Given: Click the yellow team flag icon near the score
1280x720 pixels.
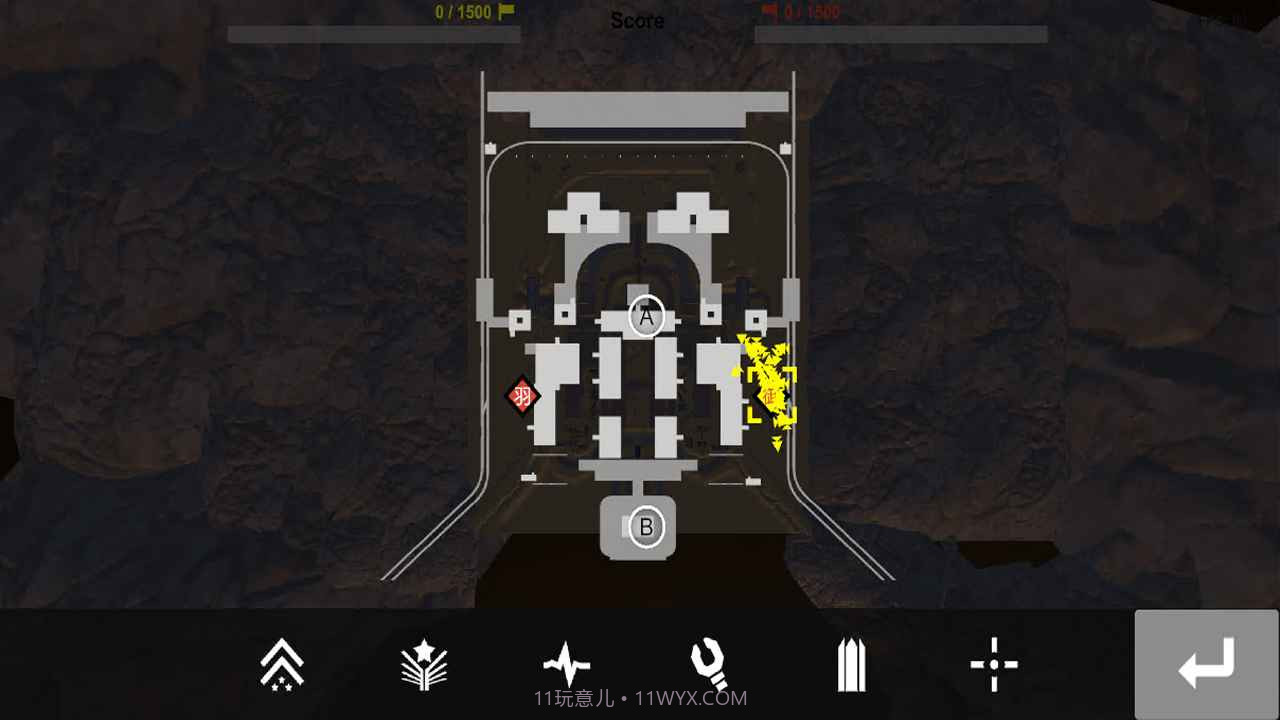Looking at the screenshot, I should click(504, 9).
